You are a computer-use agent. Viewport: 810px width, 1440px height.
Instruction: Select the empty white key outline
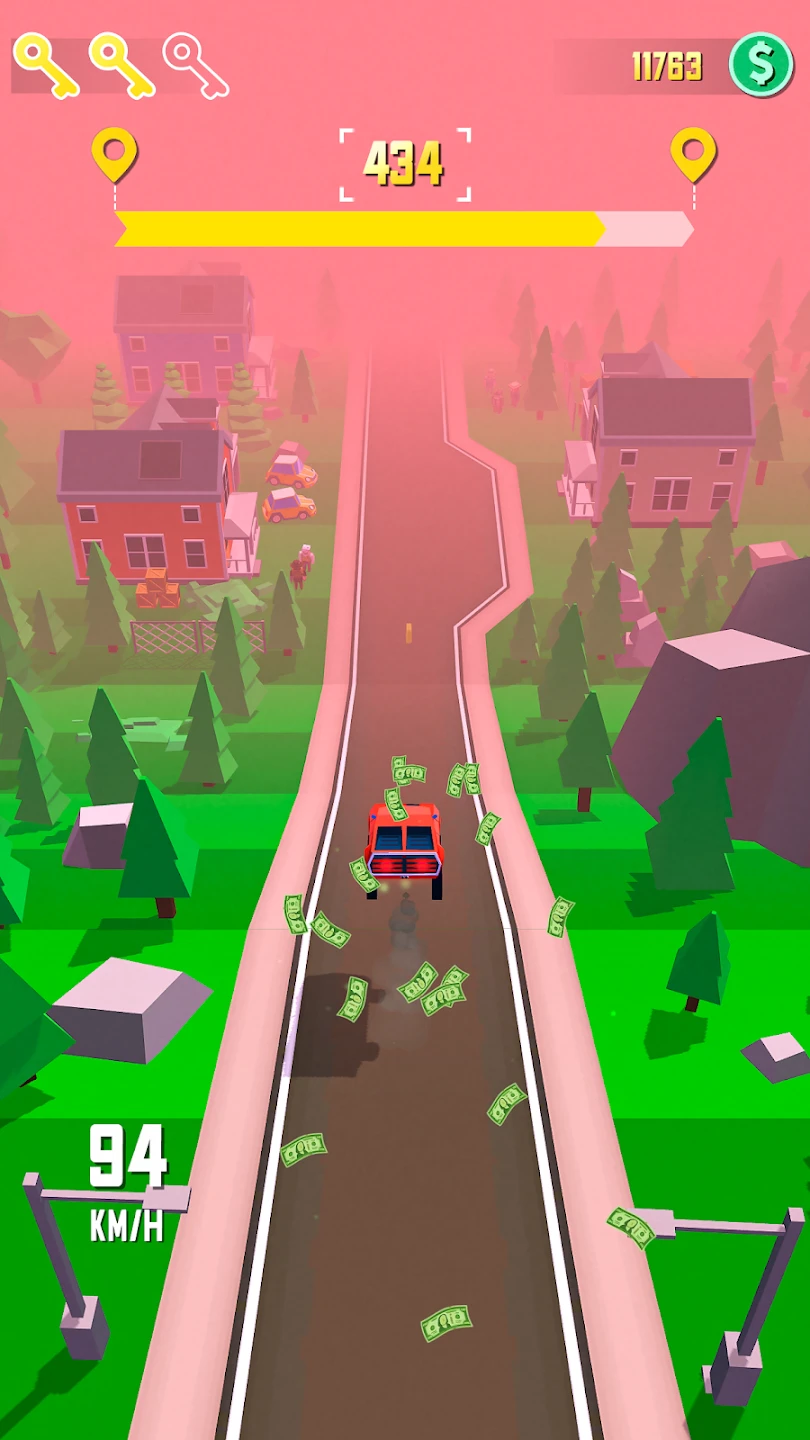tap(196, 66)
